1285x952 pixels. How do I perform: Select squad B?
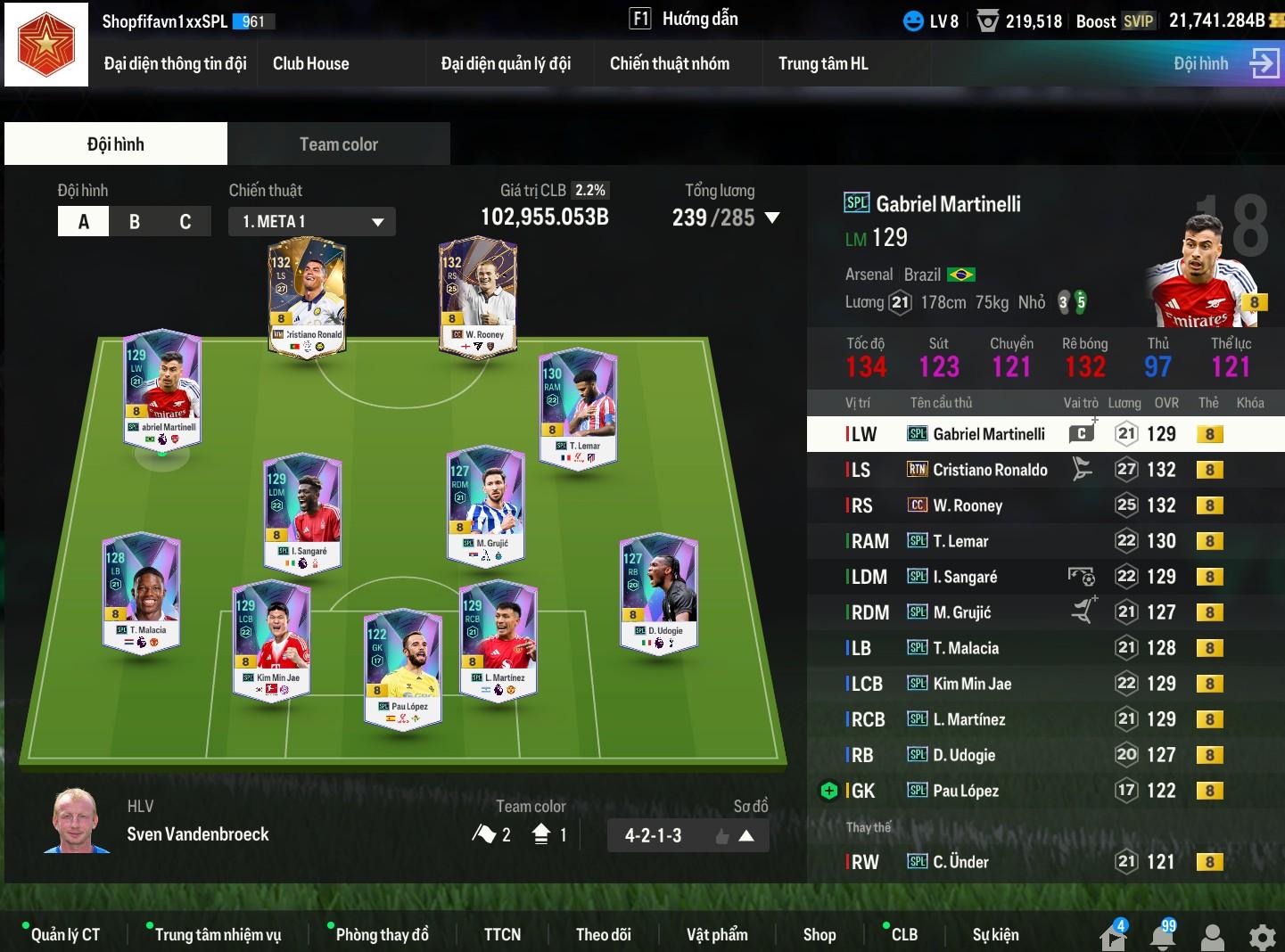[135, 221]
